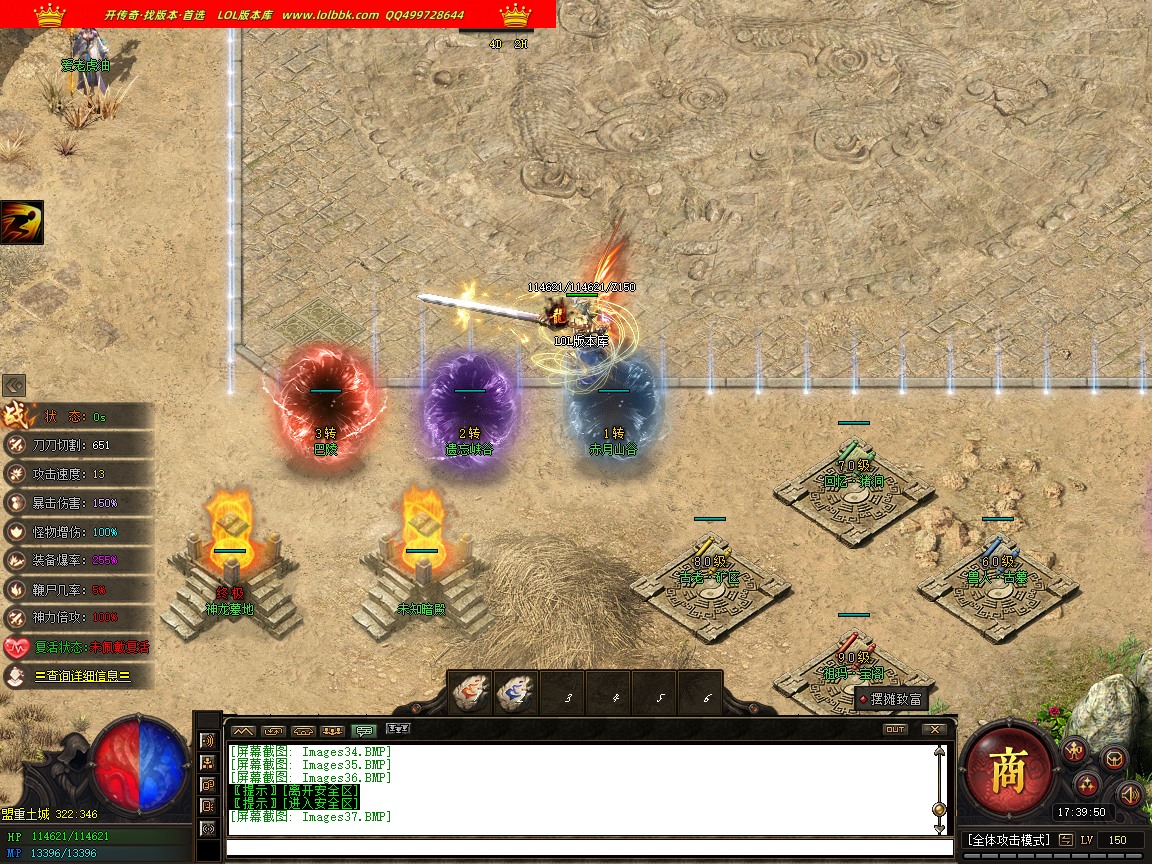Open the character figure icon

coord(1074,750)
